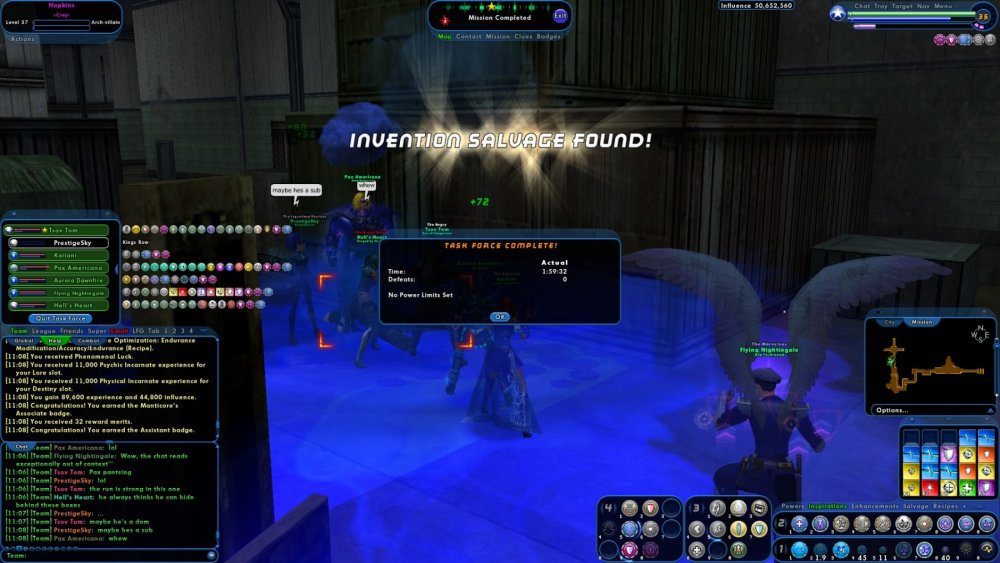Open the Badges tab
Screen dimensions: 1000x563
pos(549,36)
